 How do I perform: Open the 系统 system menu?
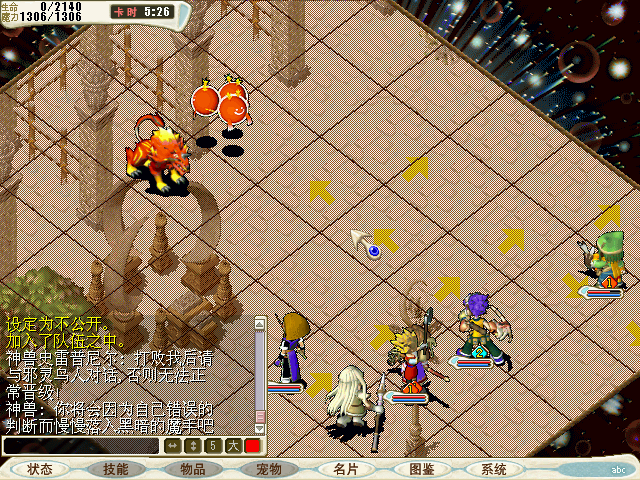tap(493, 469)
